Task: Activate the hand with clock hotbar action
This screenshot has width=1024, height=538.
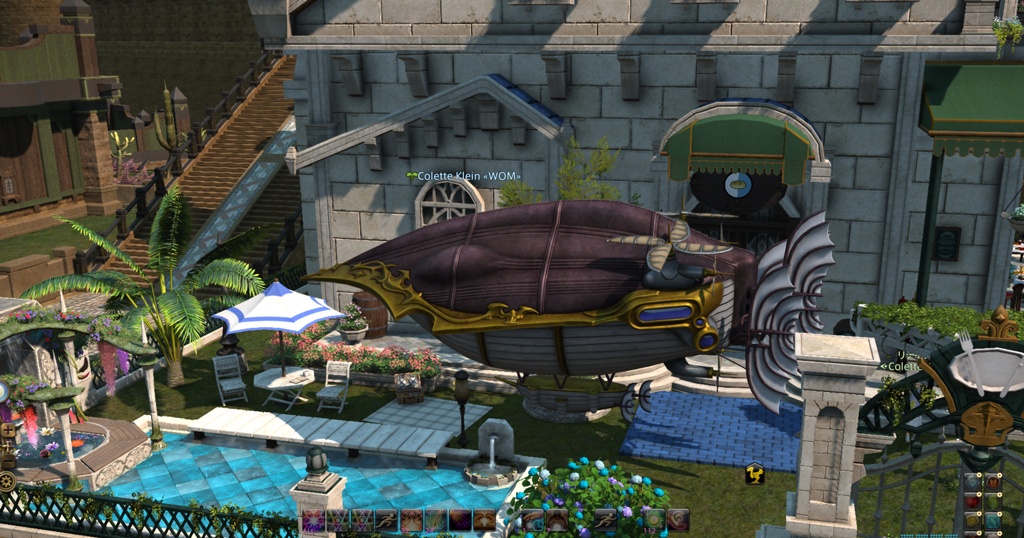Action: 532,520
